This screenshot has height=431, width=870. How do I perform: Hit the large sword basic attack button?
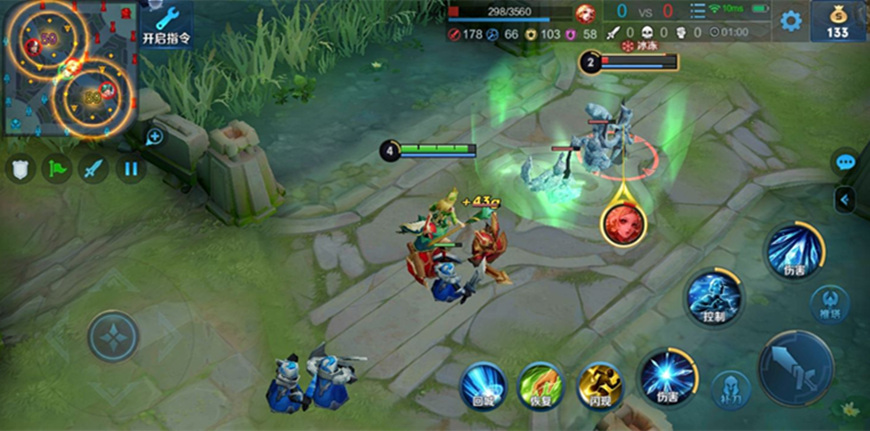click(x=796, y=368)
